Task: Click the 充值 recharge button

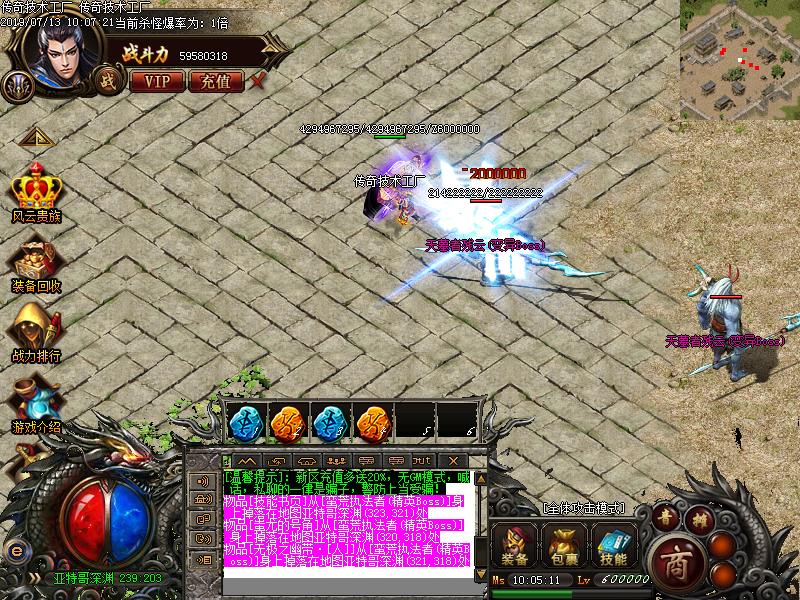Action: coord(215,81)
